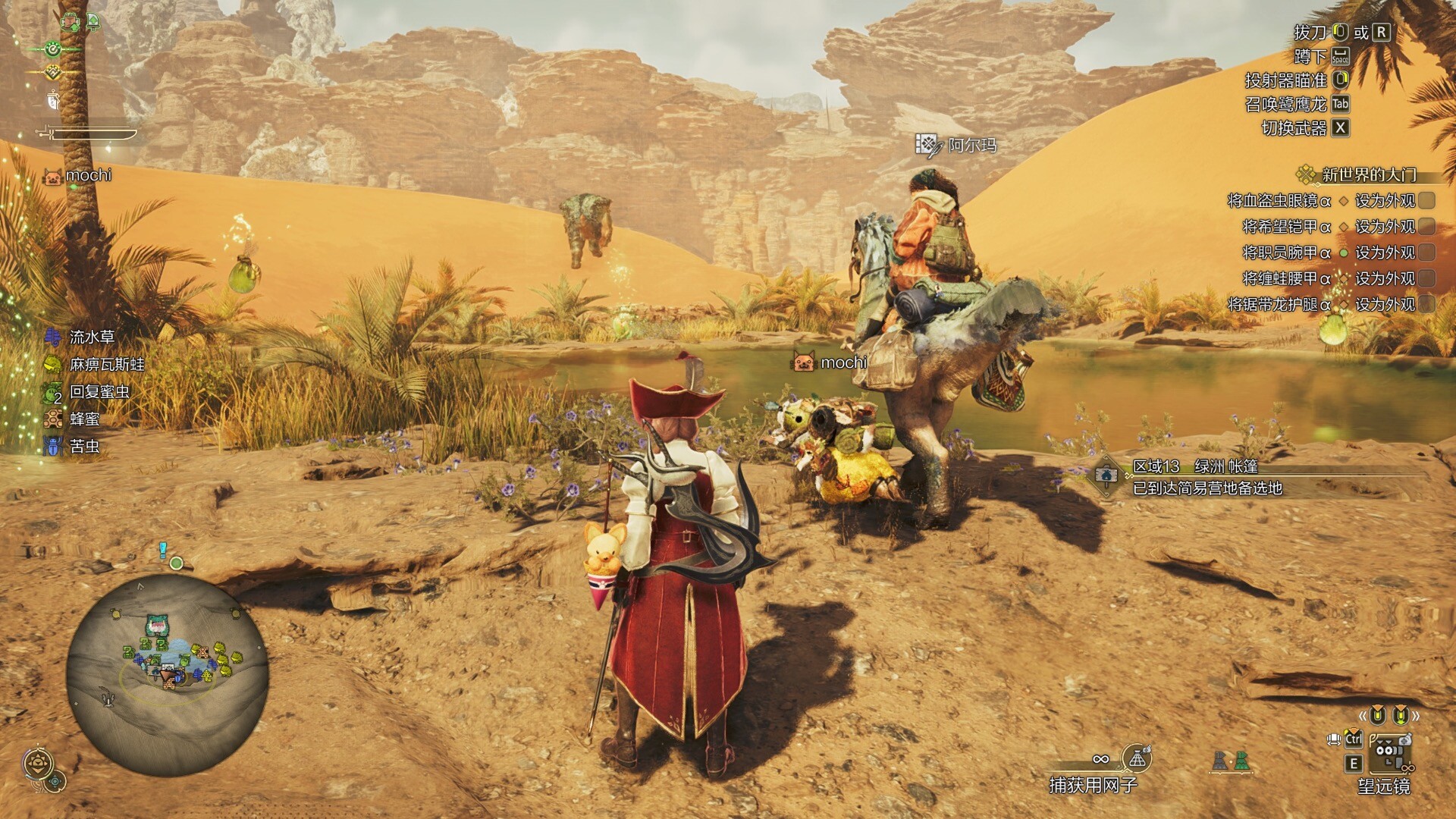
Task: Select 麻痹瓦斯蛙 in the gathering list
Action: click(x=106, y=364)
